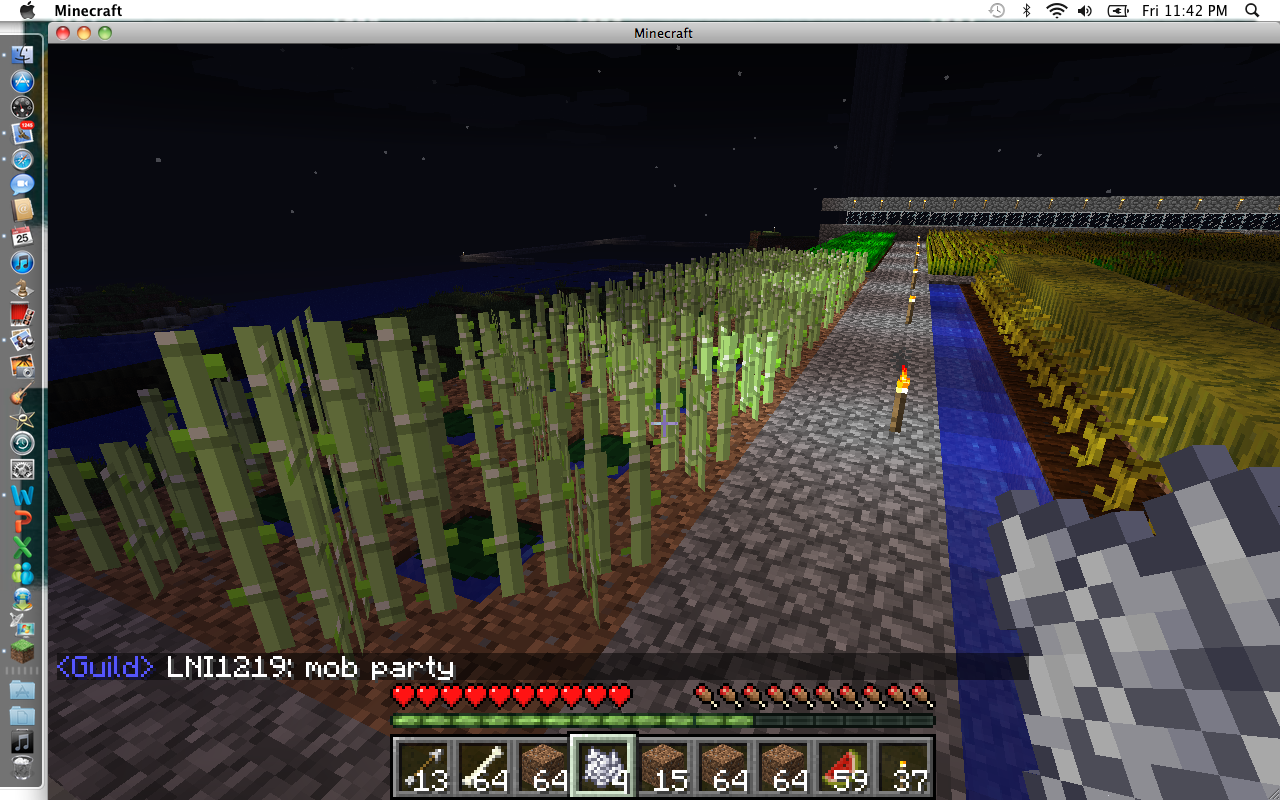Click the crosshair at screen center
This screenshot has width=1280, height=800.
663,424
